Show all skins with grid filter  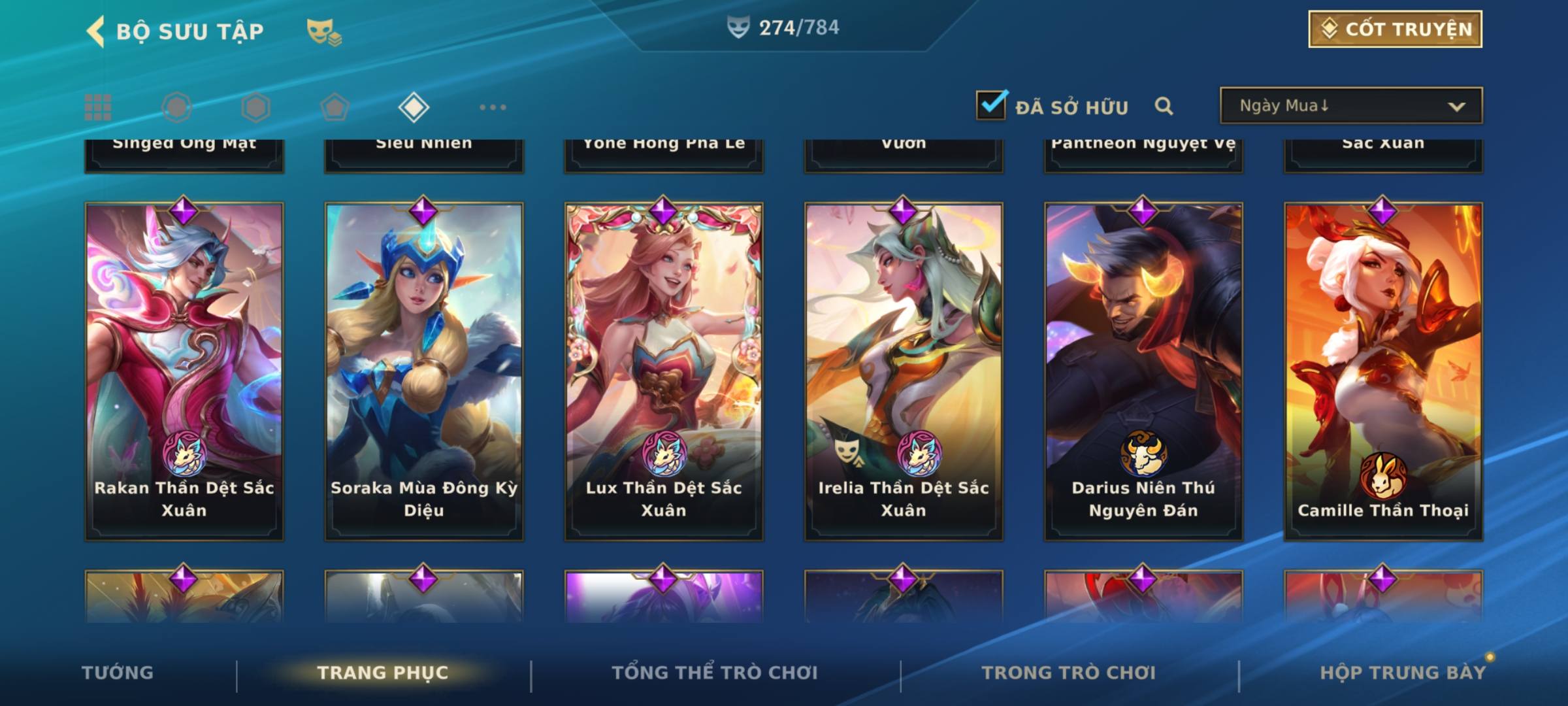coord(98,107)
